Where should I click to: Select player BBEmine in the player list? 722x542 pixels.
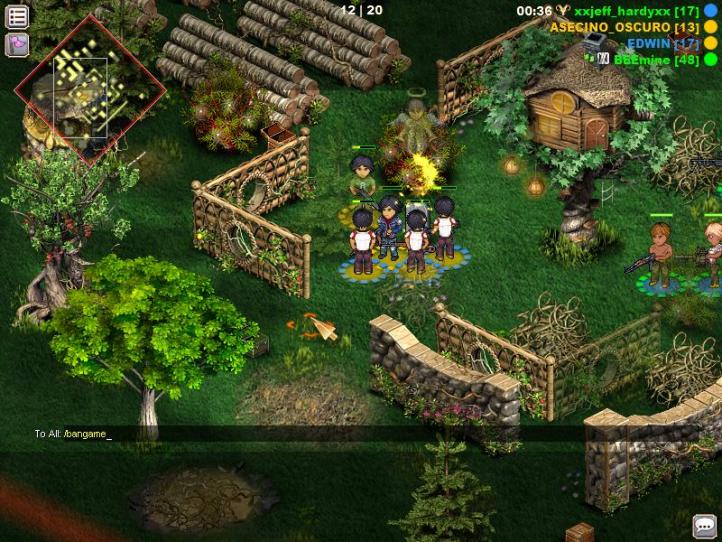pyautogui.click(x=655, y=59)
